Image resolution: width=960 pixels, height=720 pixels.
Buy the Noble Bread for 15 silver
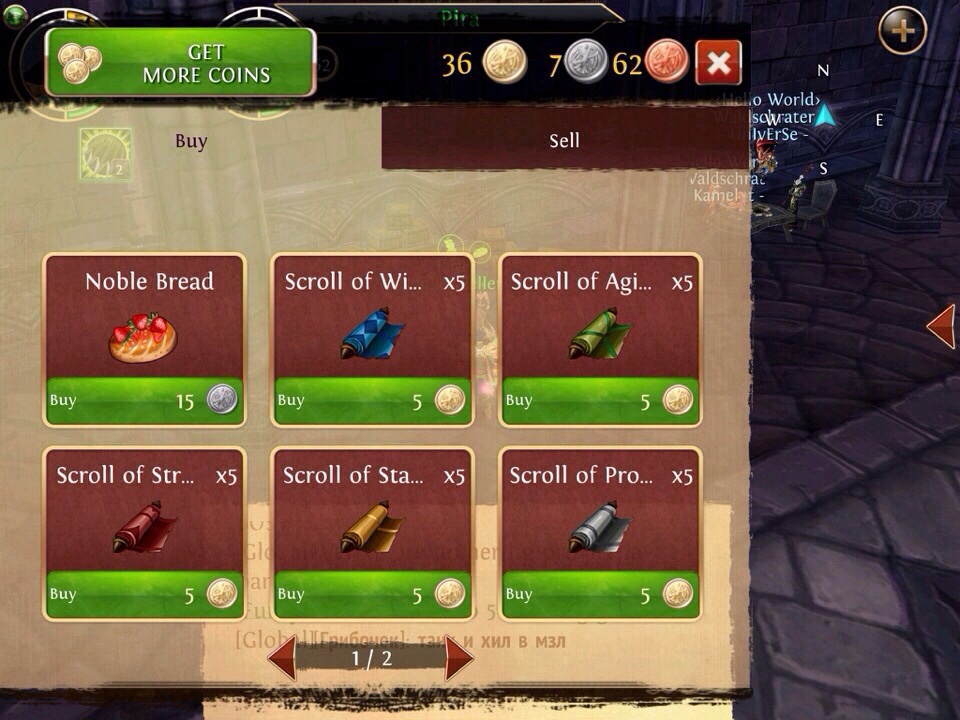[x=144, y=401]
